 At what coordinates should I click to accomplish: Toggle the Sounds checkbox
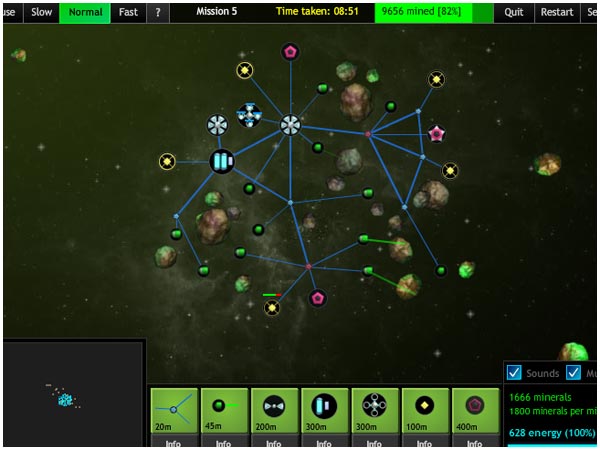coord(515,373)
